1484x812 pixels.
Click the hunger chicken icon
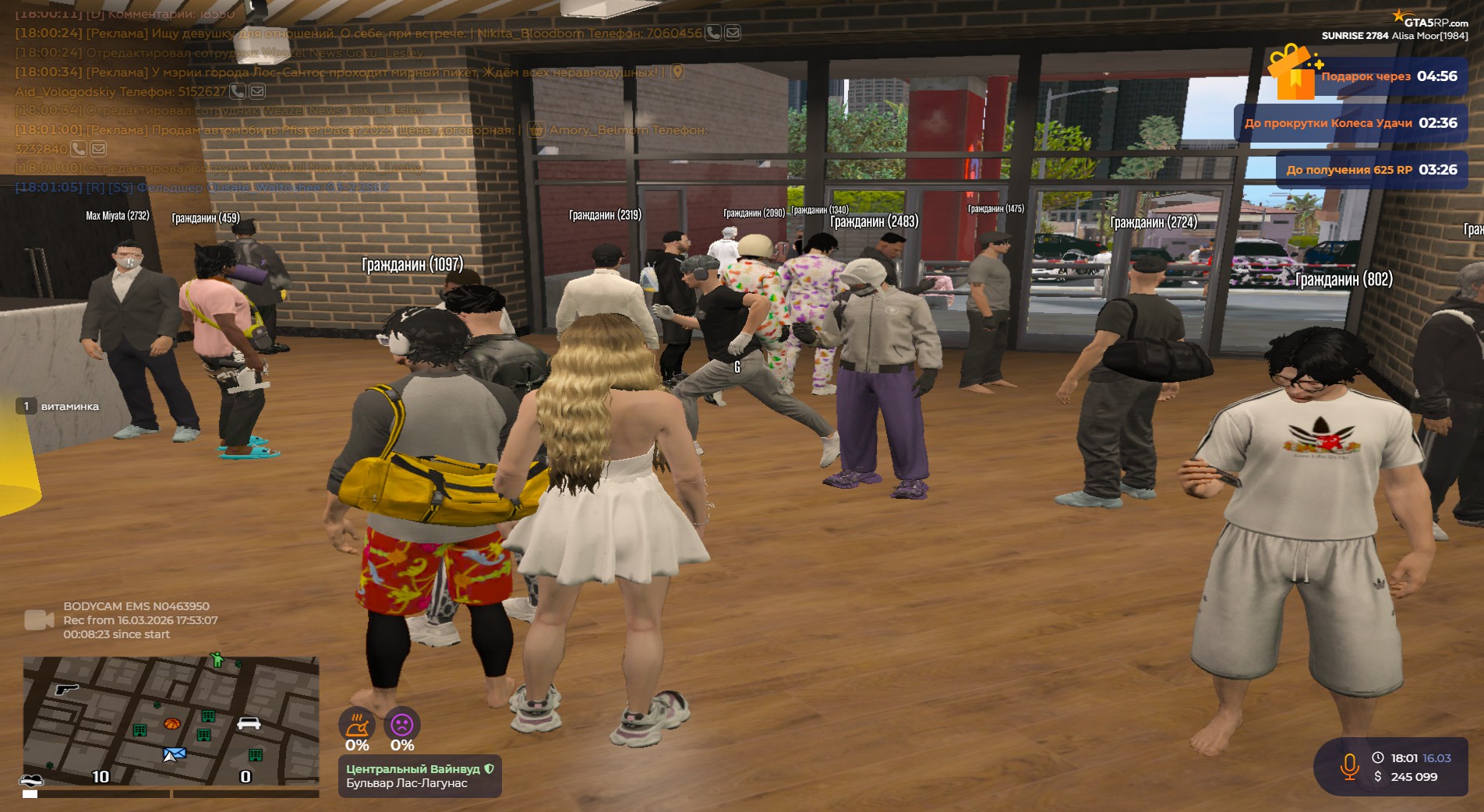[x=356, y=726]
